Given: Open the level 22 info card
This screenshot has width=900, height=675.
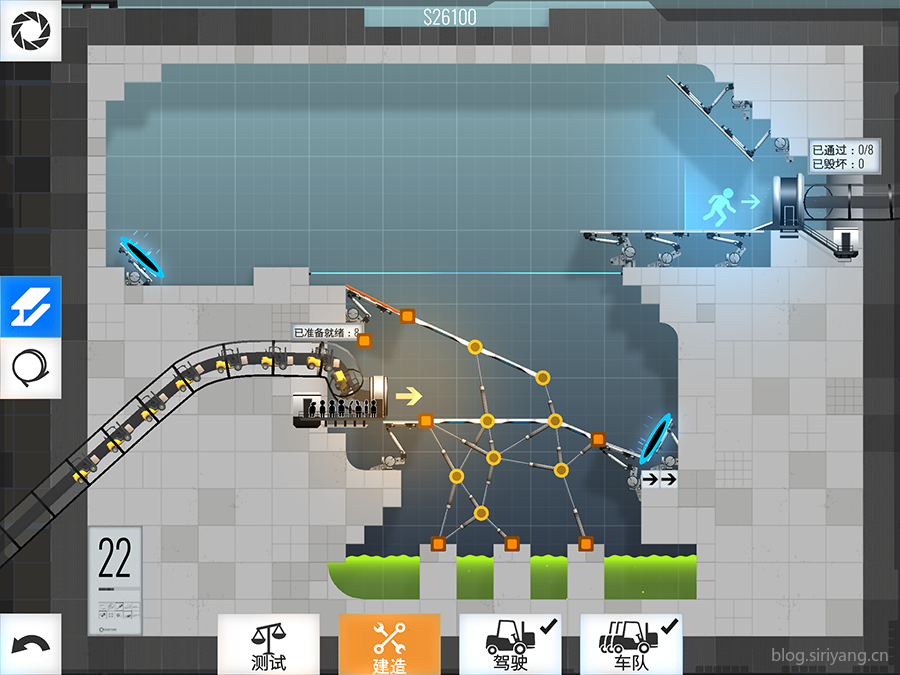Looking at the screenshot, I should point(115,581).
